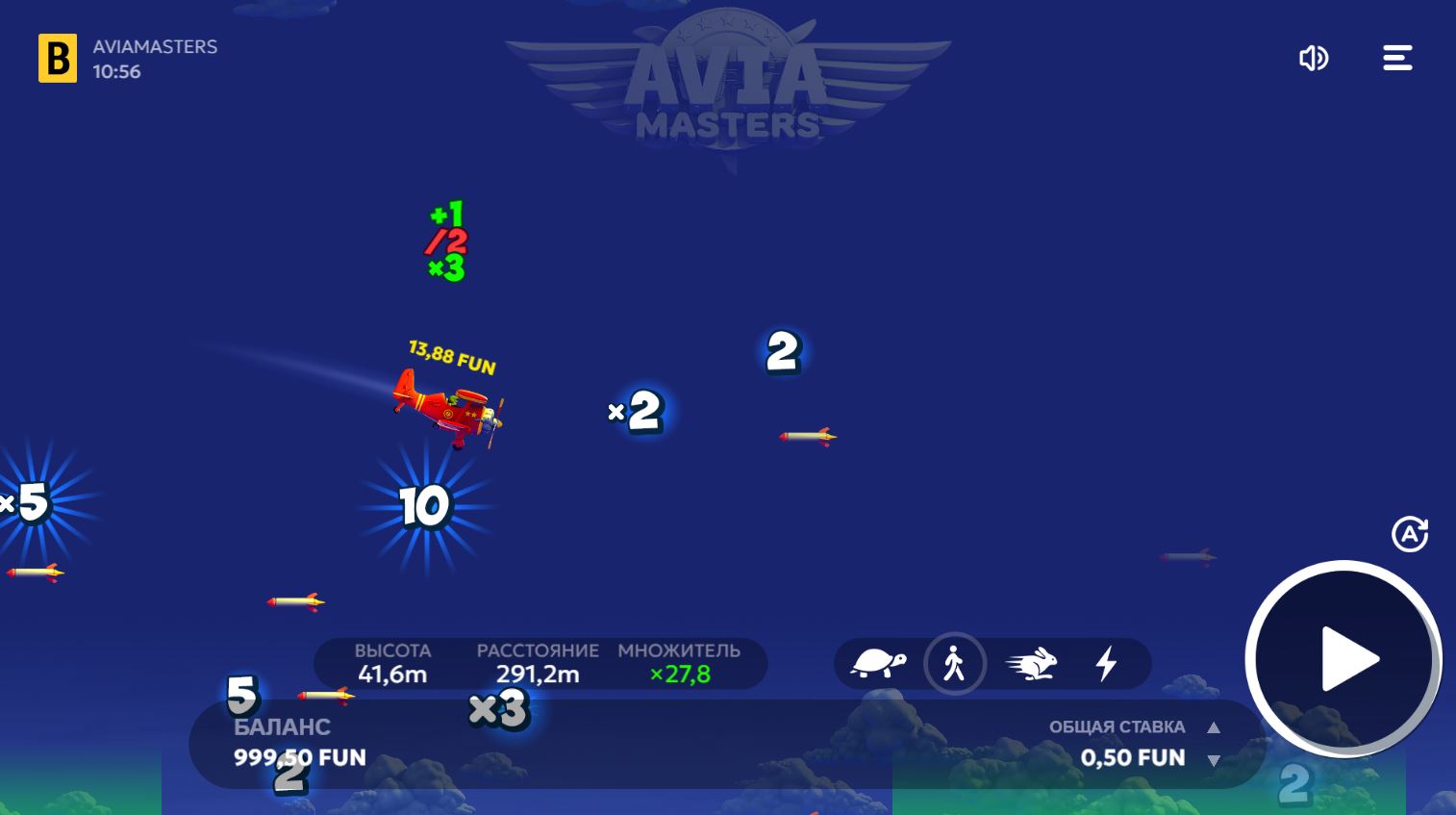Enable autoplay mode
Screen dimensions: 1456x815
coord(1410,534)
